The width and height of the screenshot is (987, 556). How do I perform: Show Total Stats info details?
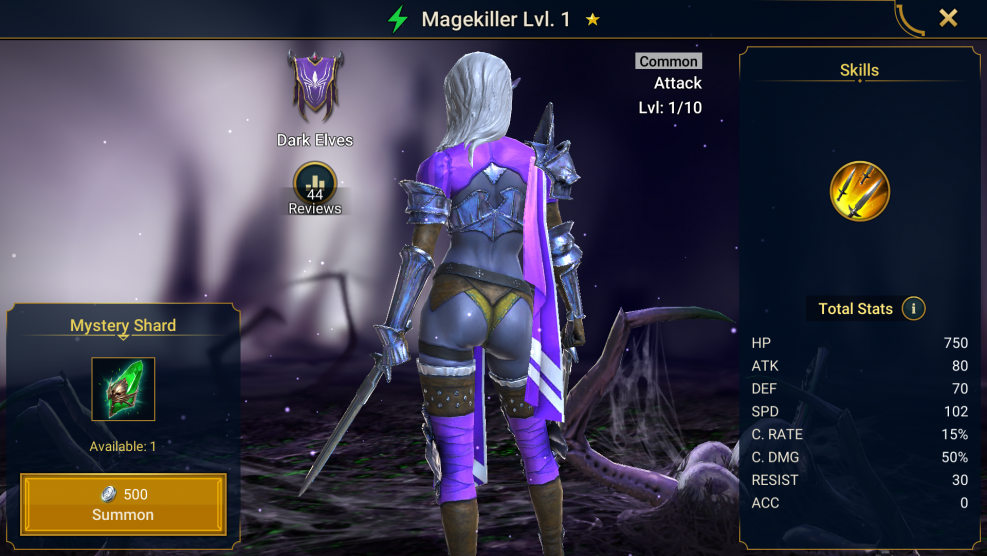913,308
